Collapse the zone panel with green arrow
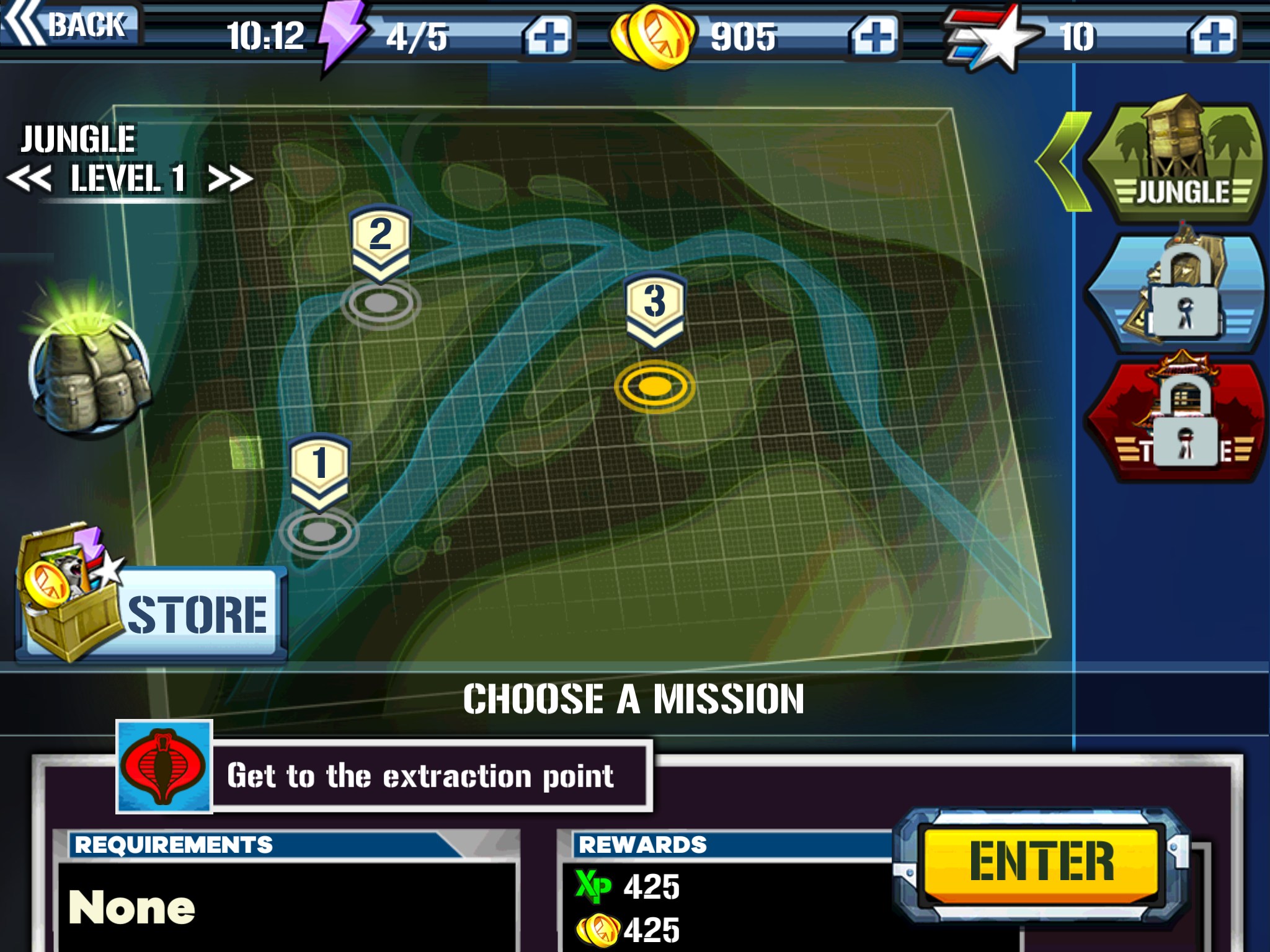 click(1062, 162)
